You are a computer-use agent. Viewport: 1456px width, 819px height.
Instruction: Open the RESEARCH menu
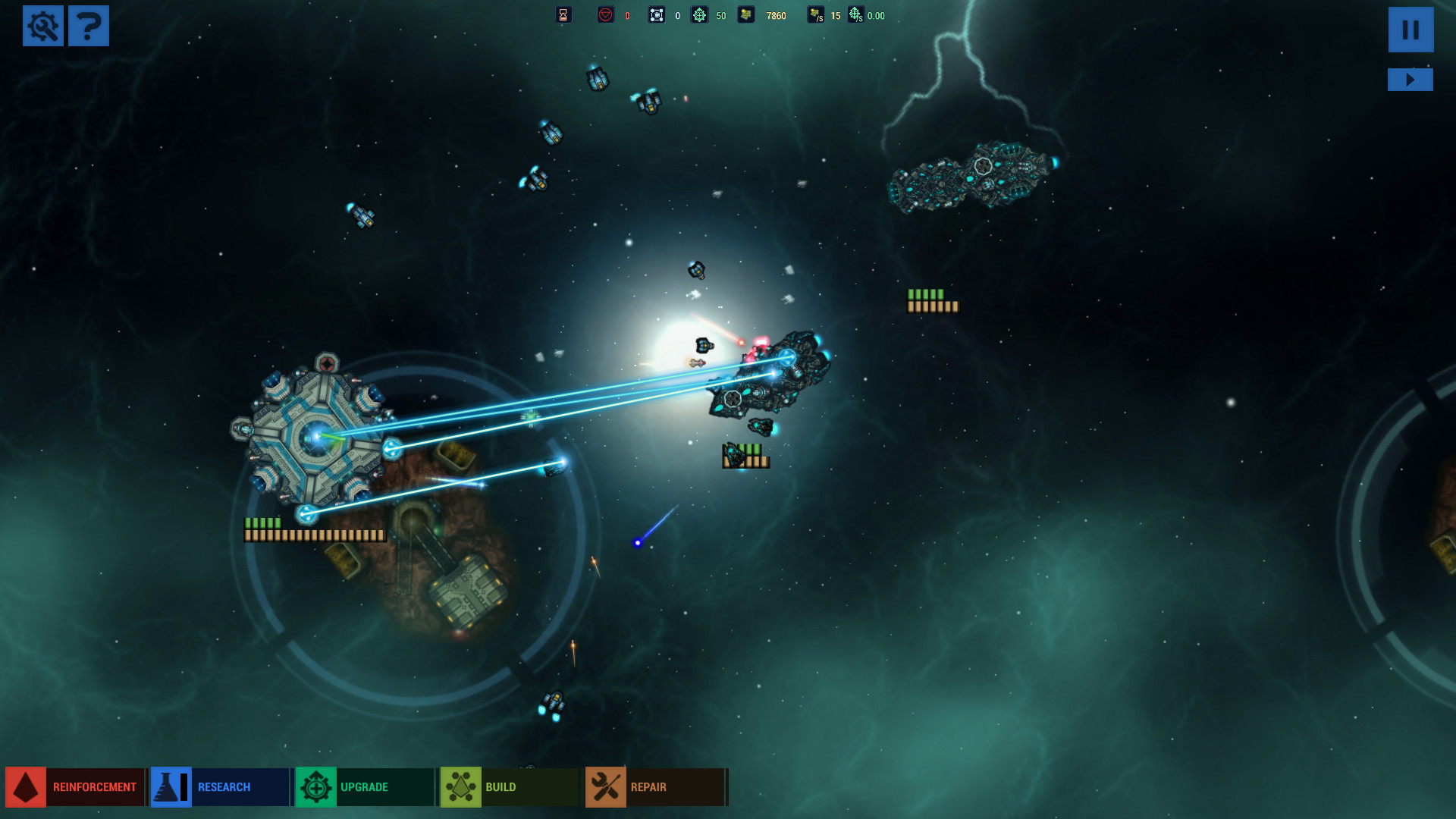point(224,786)
